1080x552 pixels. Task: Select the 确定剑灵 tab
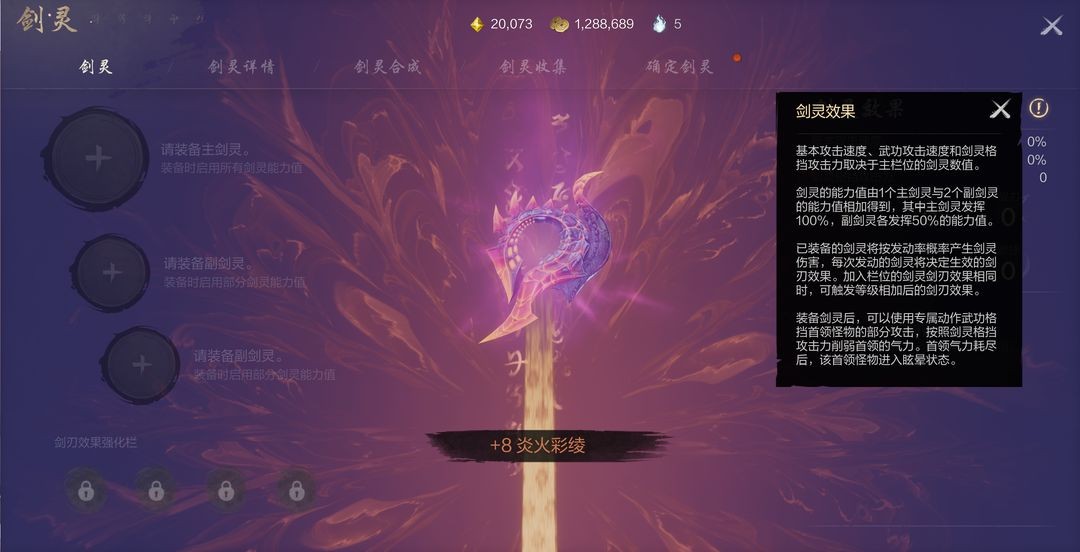click(679, 67)
